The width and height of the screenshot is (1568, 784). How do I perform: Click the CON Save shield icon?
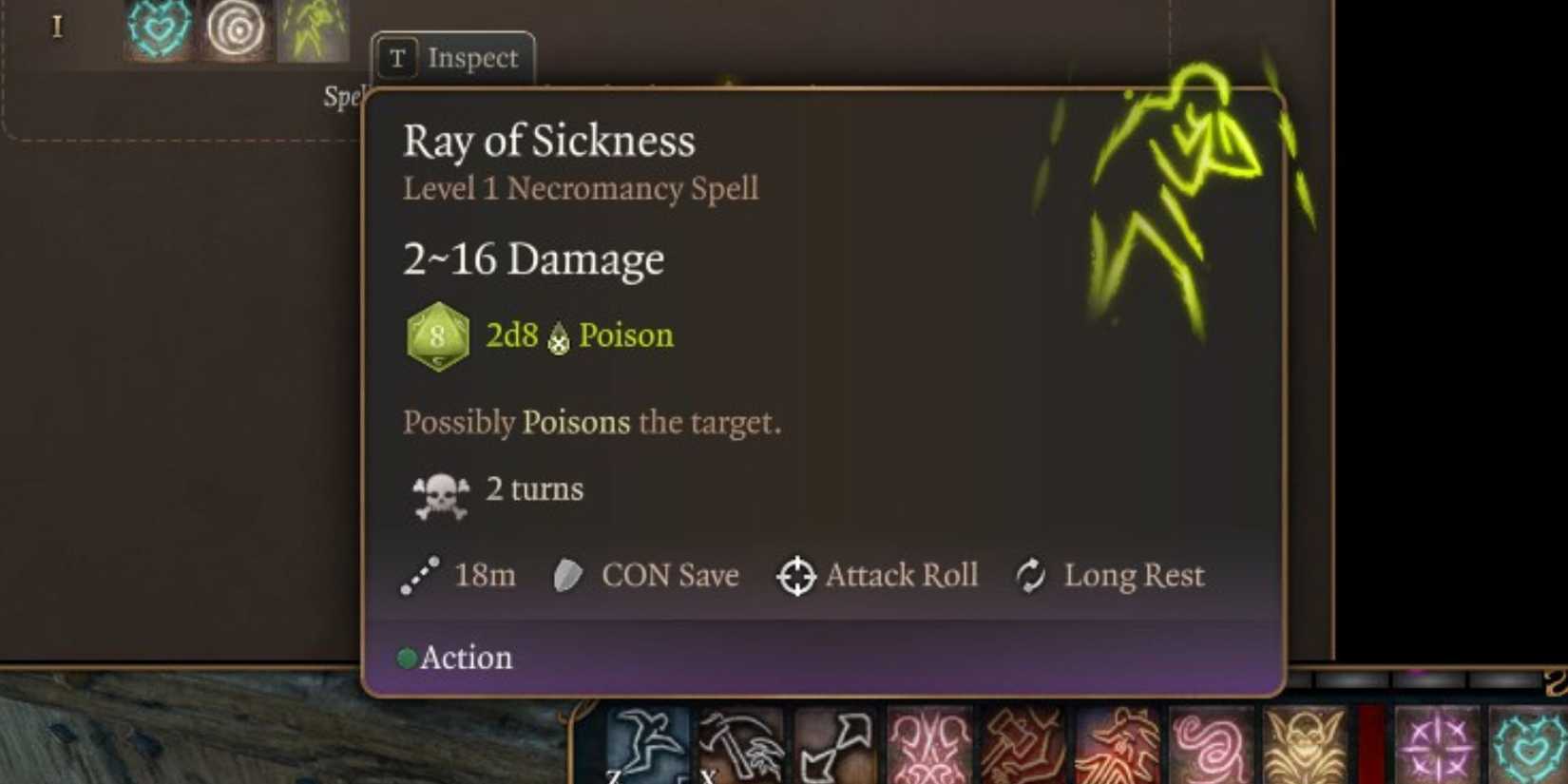(567, 575)
